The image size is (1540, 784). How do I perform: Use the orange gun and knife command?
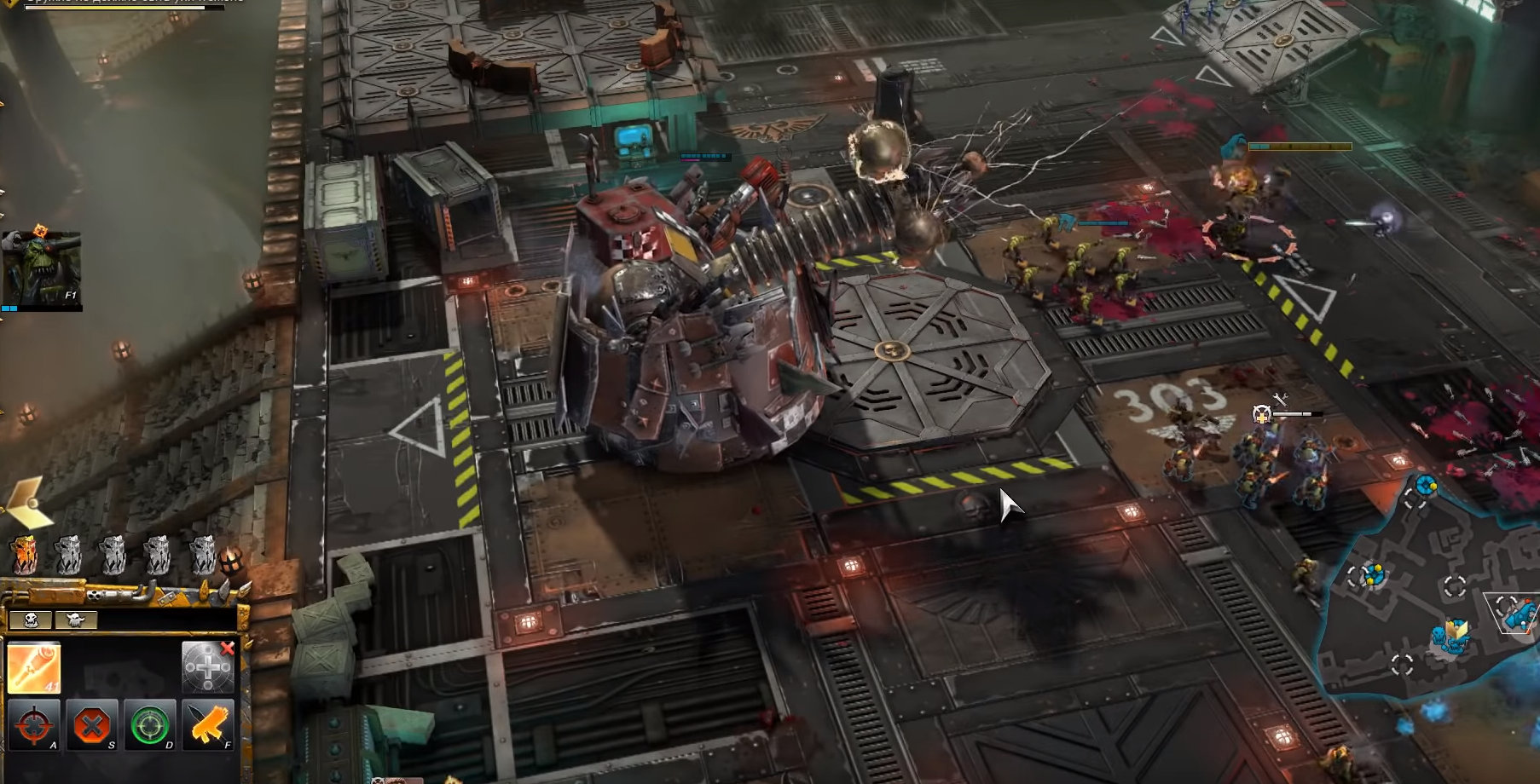(207, 725)
